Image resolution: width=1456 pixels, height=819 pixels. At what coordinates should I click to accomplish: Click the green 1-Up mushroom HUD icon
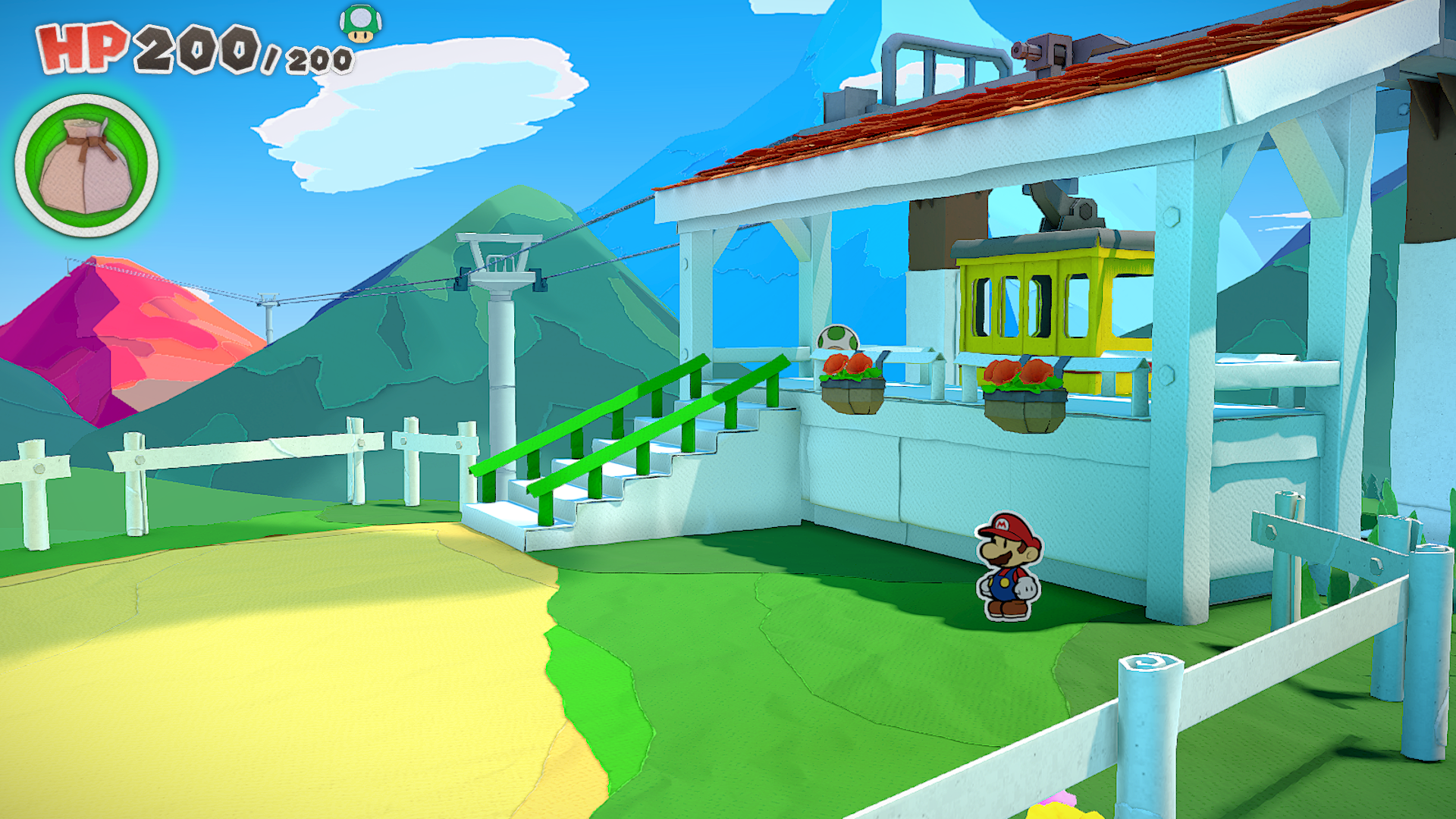360,24
